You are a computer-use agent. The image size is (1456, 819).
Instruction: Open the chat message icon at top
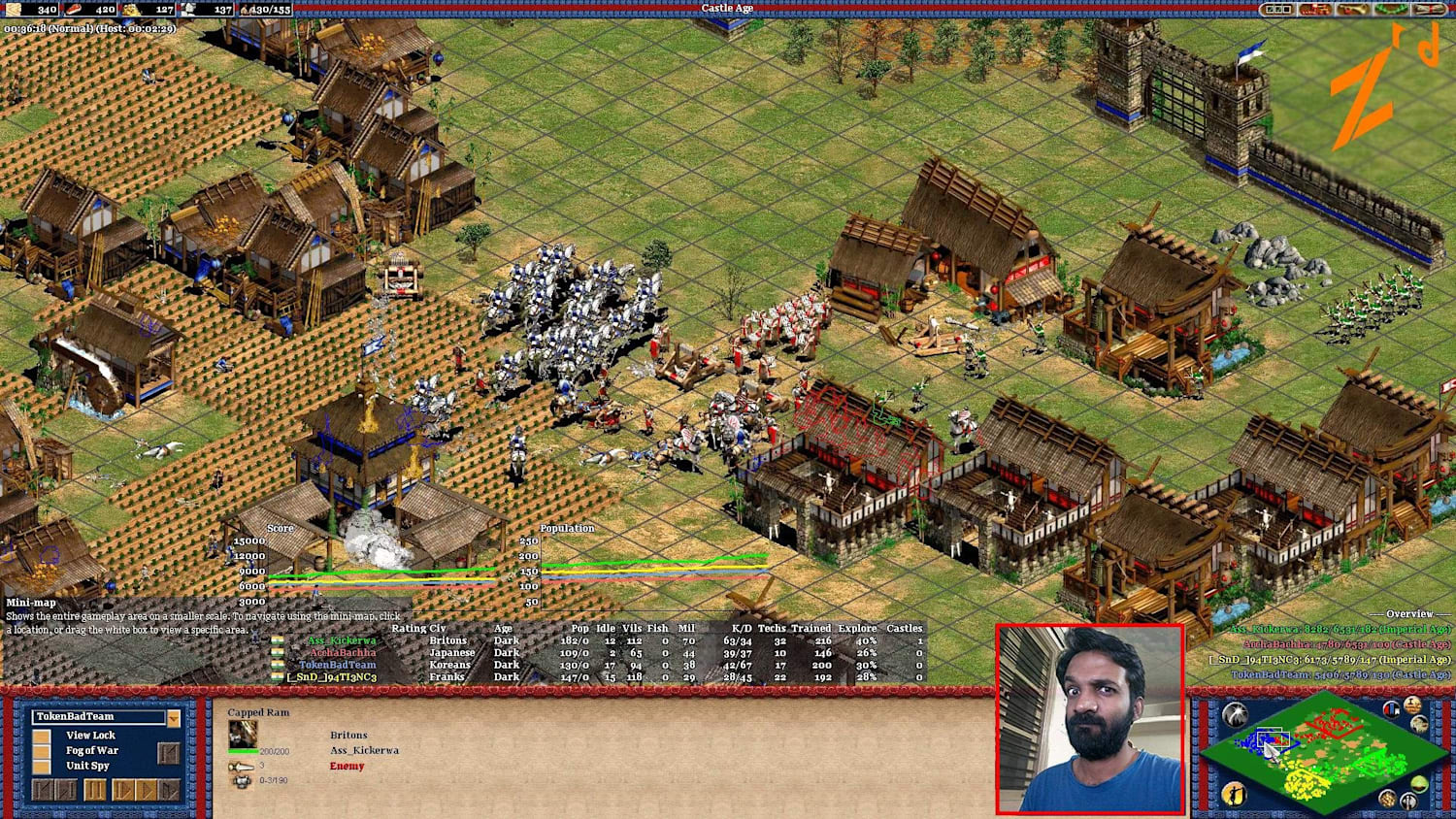[1314, 9]
